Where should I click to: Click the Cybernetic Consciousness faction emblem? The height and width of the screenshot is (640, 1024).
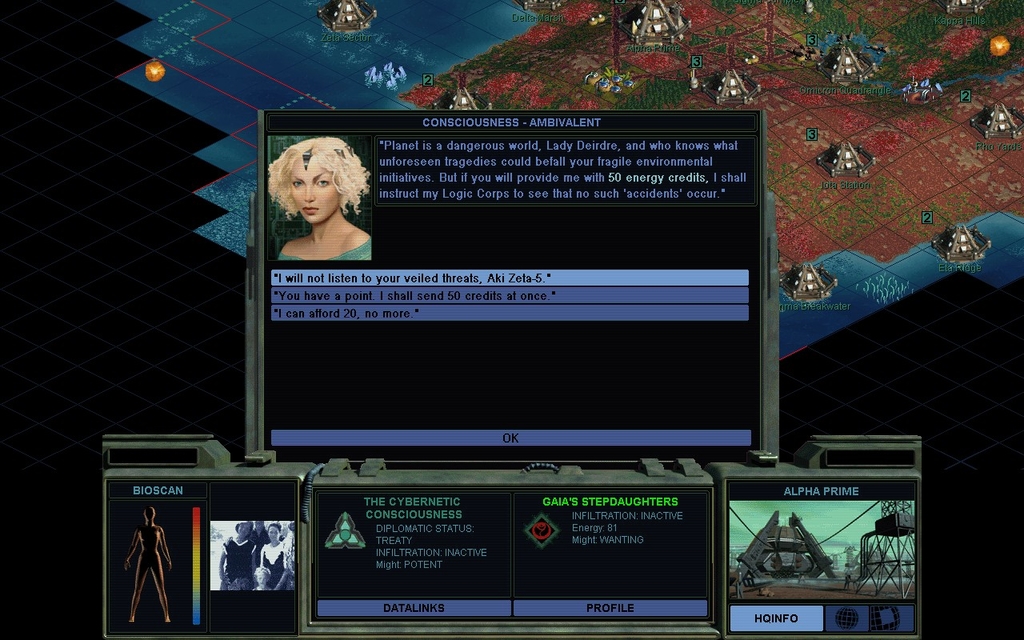pyautogui.click(x=345, y=530)
